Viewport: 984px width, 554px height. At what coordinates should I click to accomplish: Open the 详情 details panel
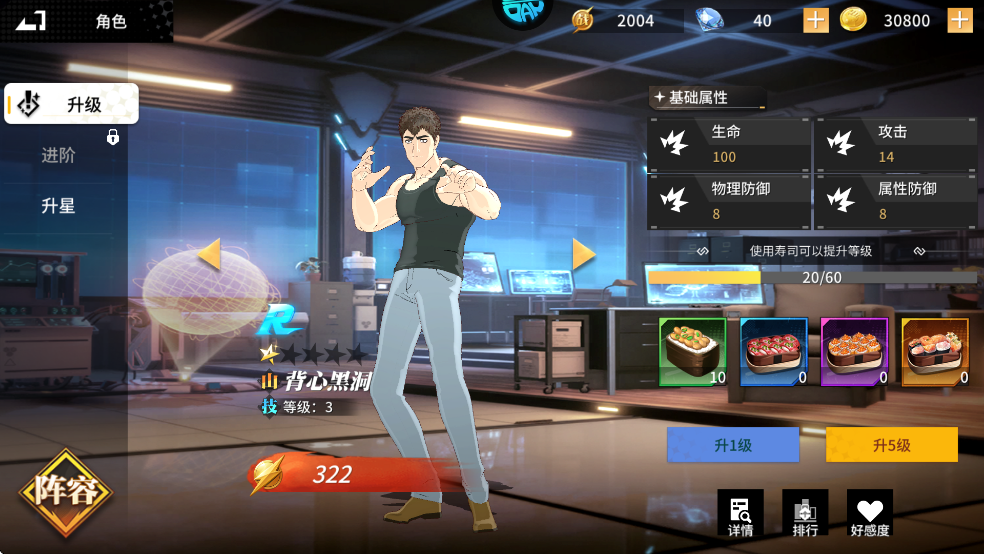740,513
